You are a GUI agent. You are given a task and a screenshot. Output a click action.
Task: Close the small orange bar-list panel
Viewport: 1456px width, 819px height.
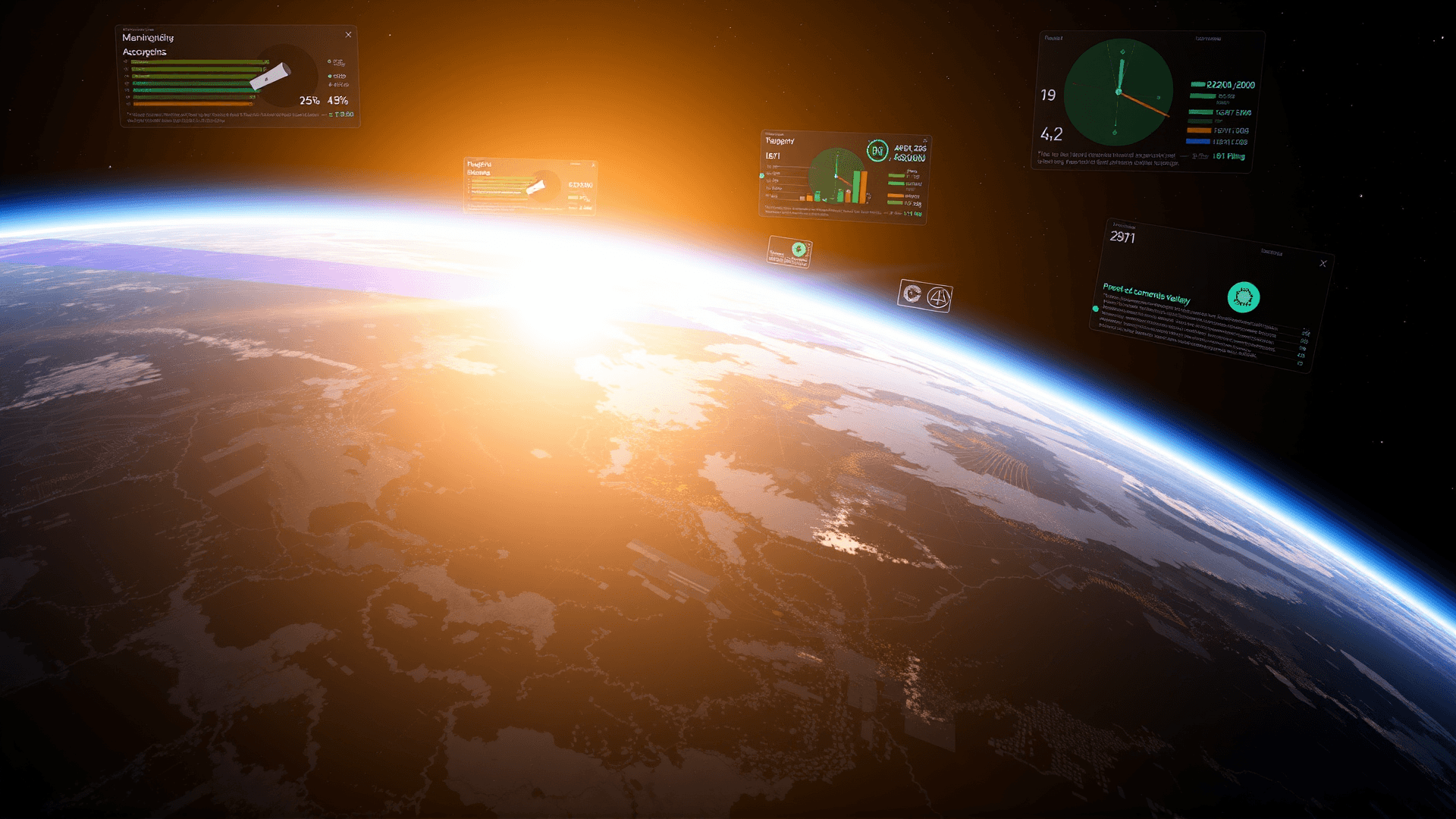(x=593, y=165)
